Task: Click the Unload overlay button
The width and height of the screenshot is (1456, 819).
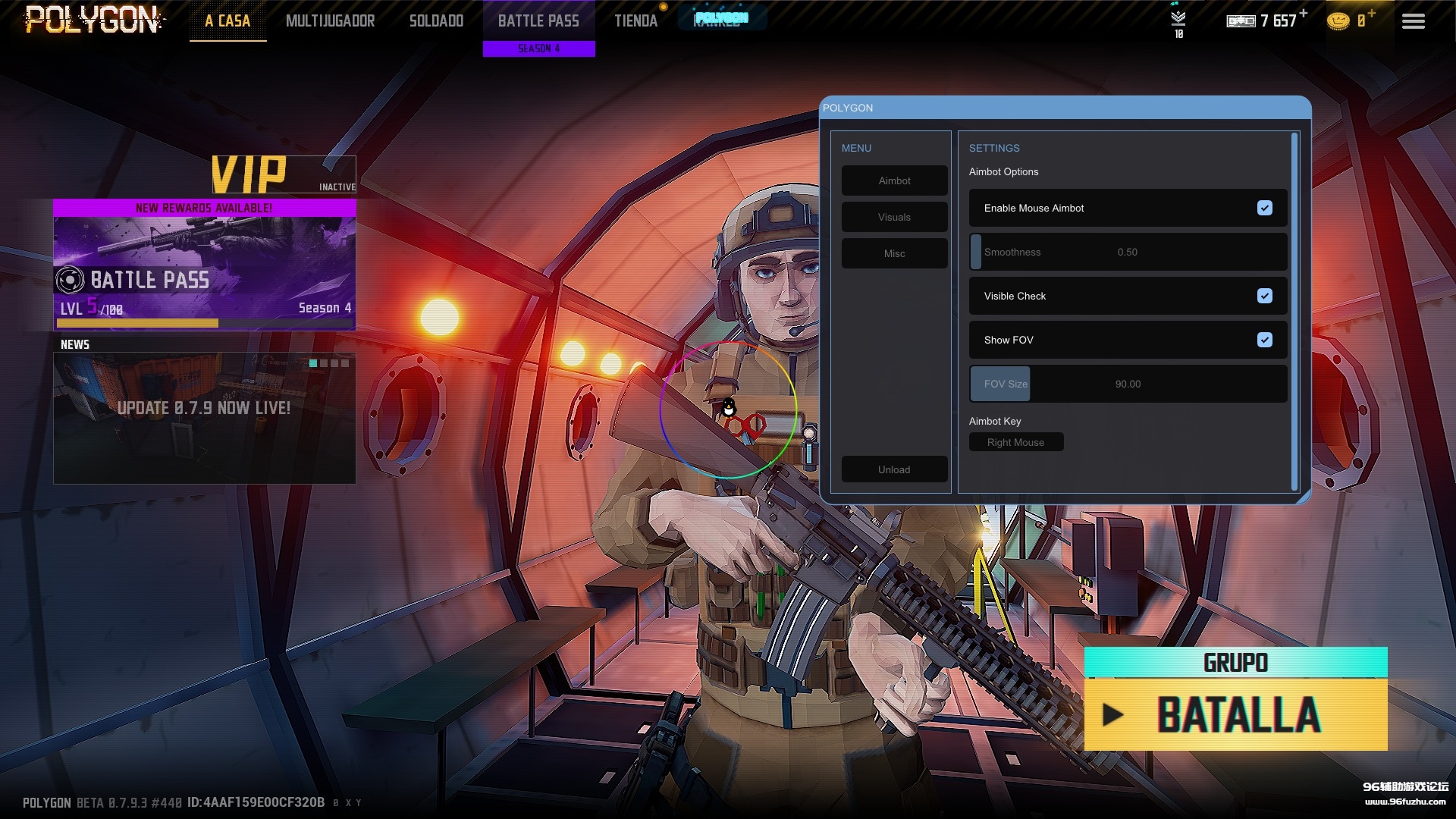Action: tap(894, 469)
